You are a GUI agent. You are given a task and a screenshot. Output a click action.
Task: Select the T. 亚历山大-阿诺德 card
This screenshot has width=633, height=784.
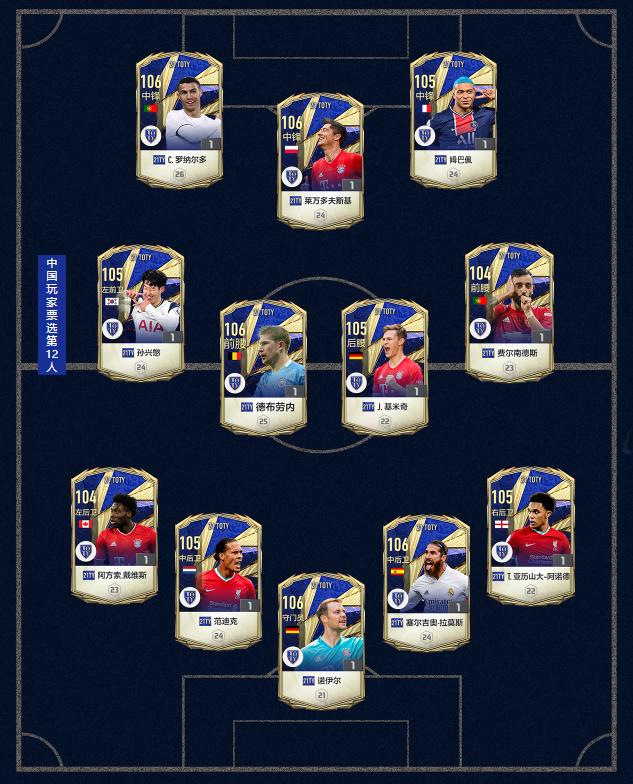(530, 535)
